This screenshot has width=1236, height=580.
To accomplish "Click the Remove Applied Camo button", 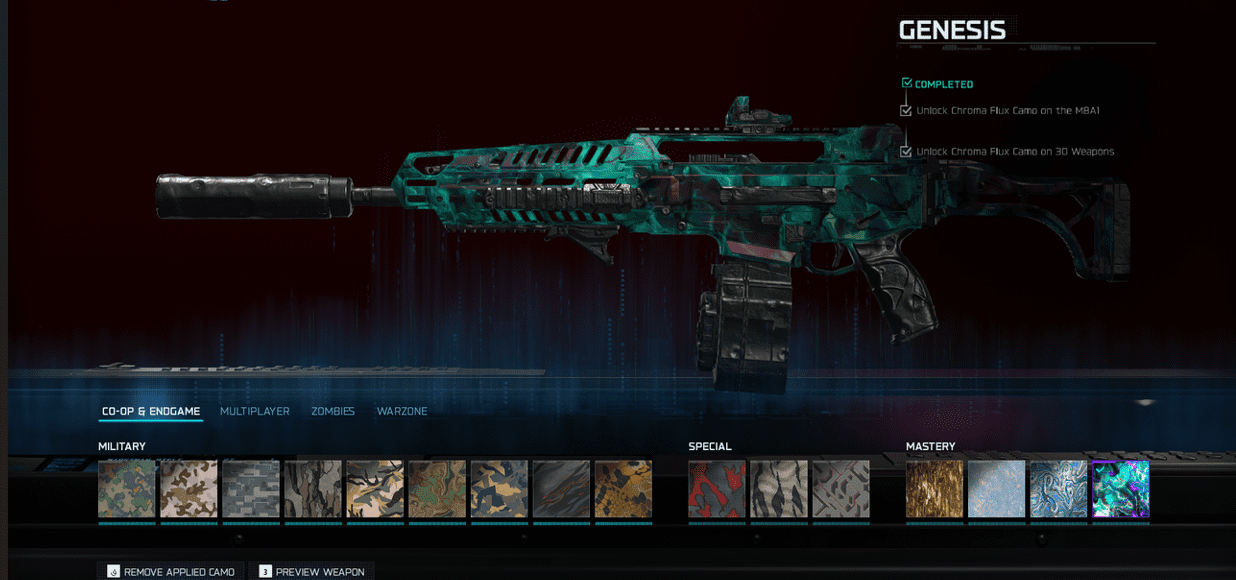I will pos(170,571).
